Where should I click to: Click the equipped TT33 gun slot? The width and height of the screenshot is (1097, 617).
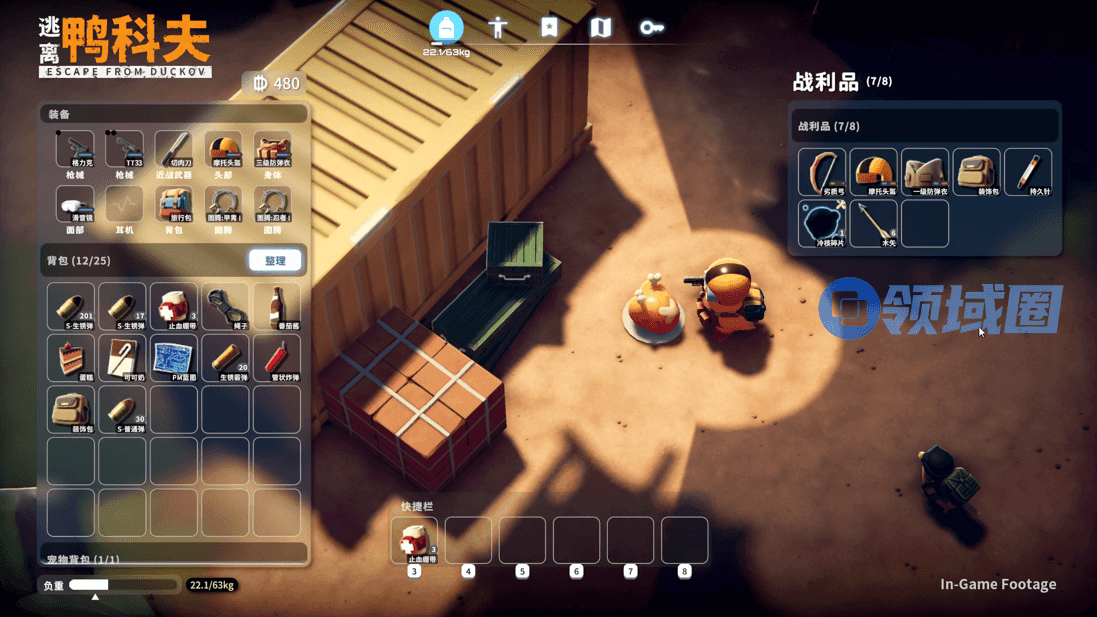(124, 150)
